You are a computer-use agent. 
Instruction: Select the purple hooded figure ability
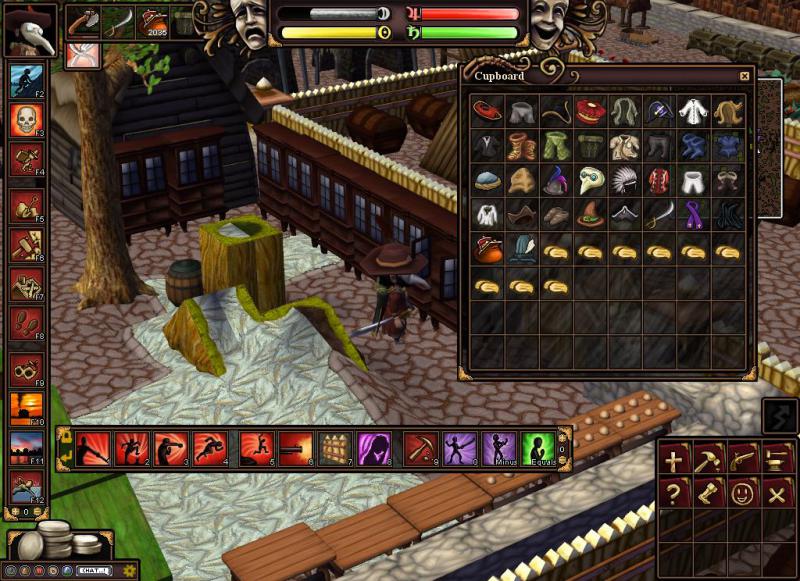[x=374, y=448]
